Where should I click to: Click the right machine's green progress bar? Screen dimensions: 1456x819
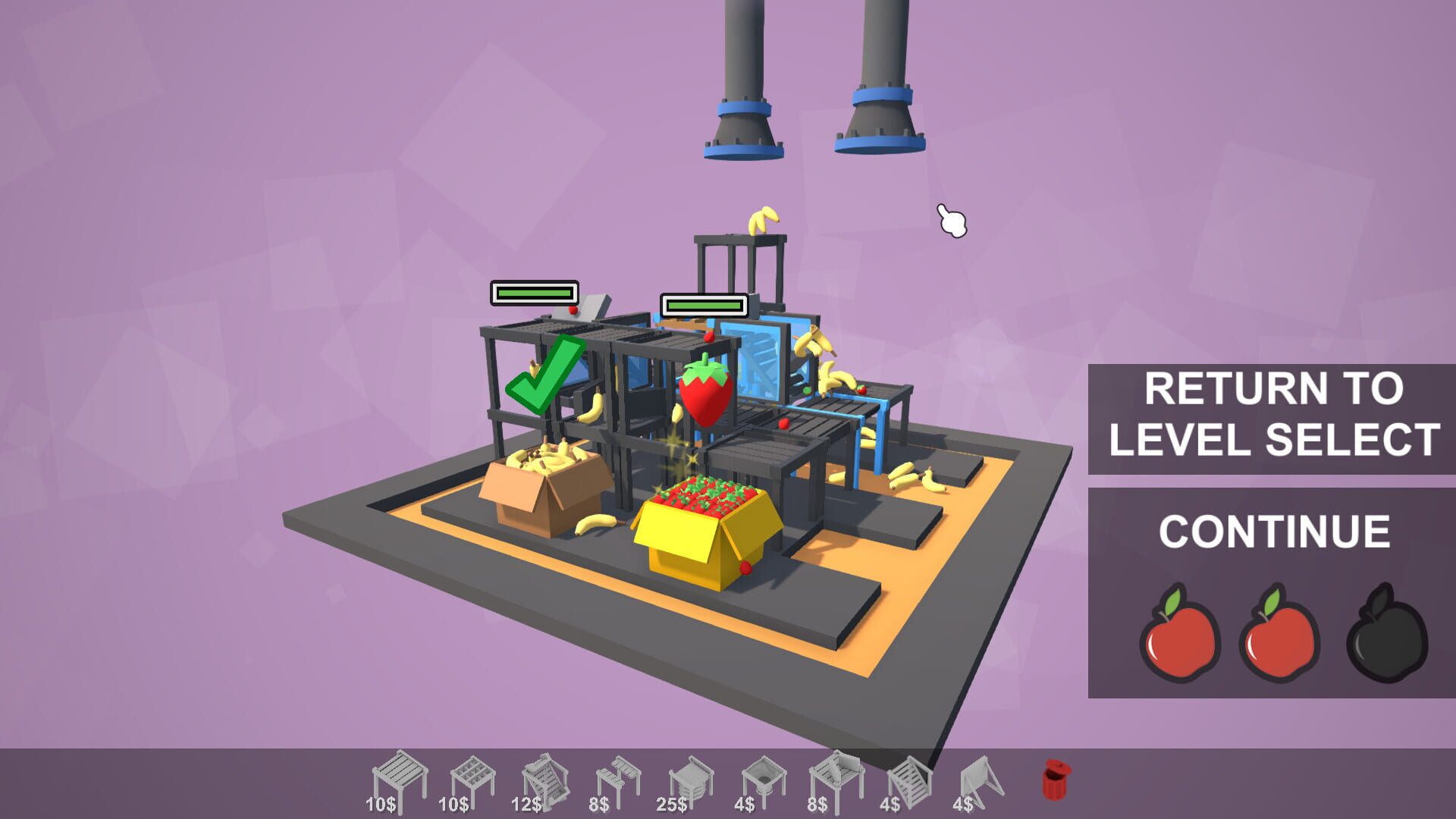click(x=704, y=306)
